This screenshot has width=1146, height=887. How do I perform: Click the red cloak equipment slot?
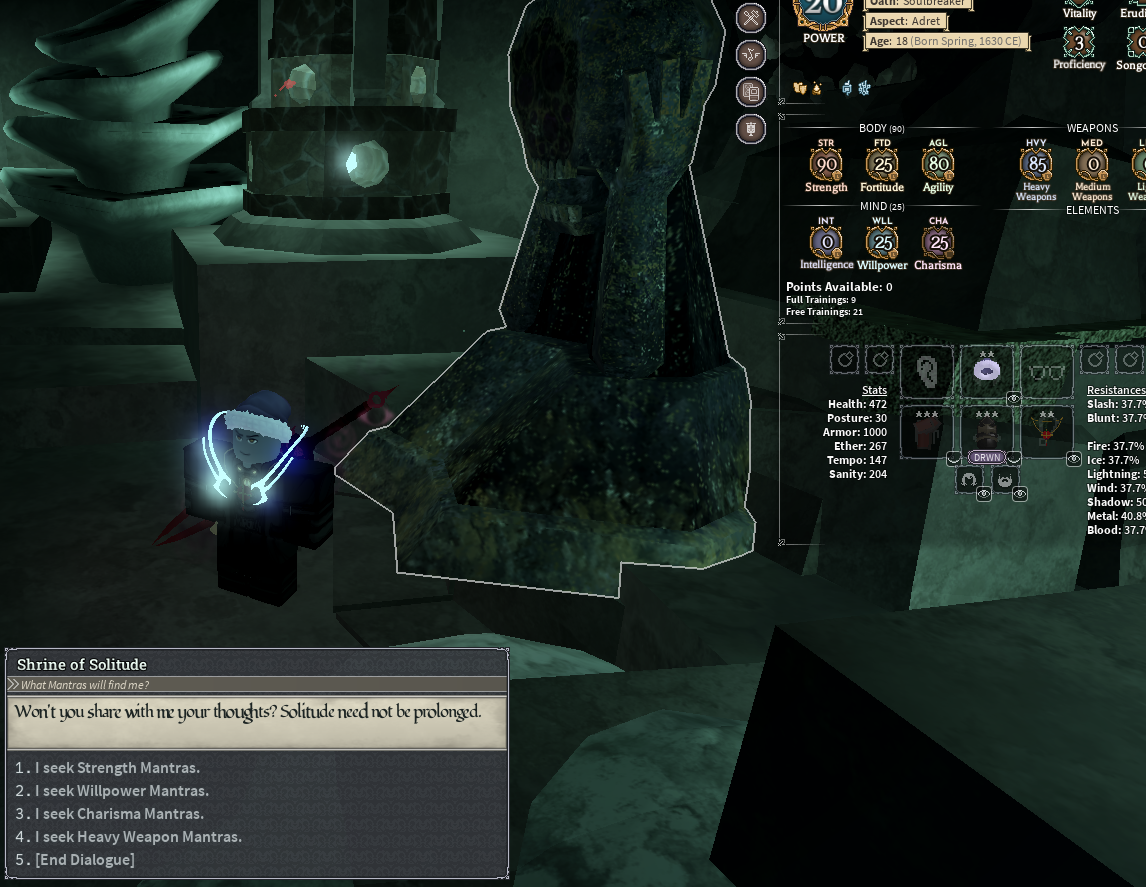click(927, 434)
